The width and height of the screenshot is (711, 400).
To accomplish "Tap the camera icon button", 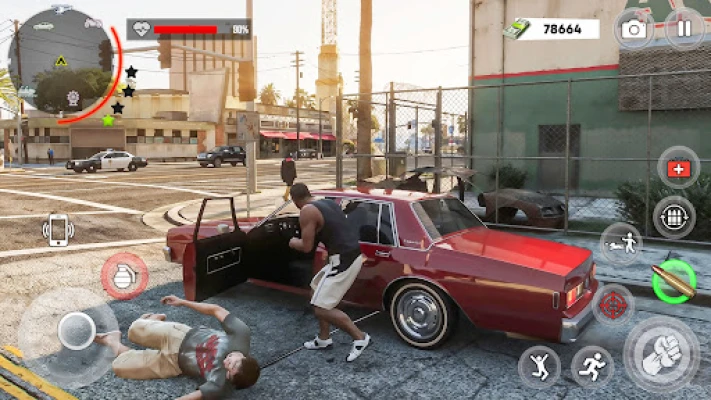I will tap(634, 28).
